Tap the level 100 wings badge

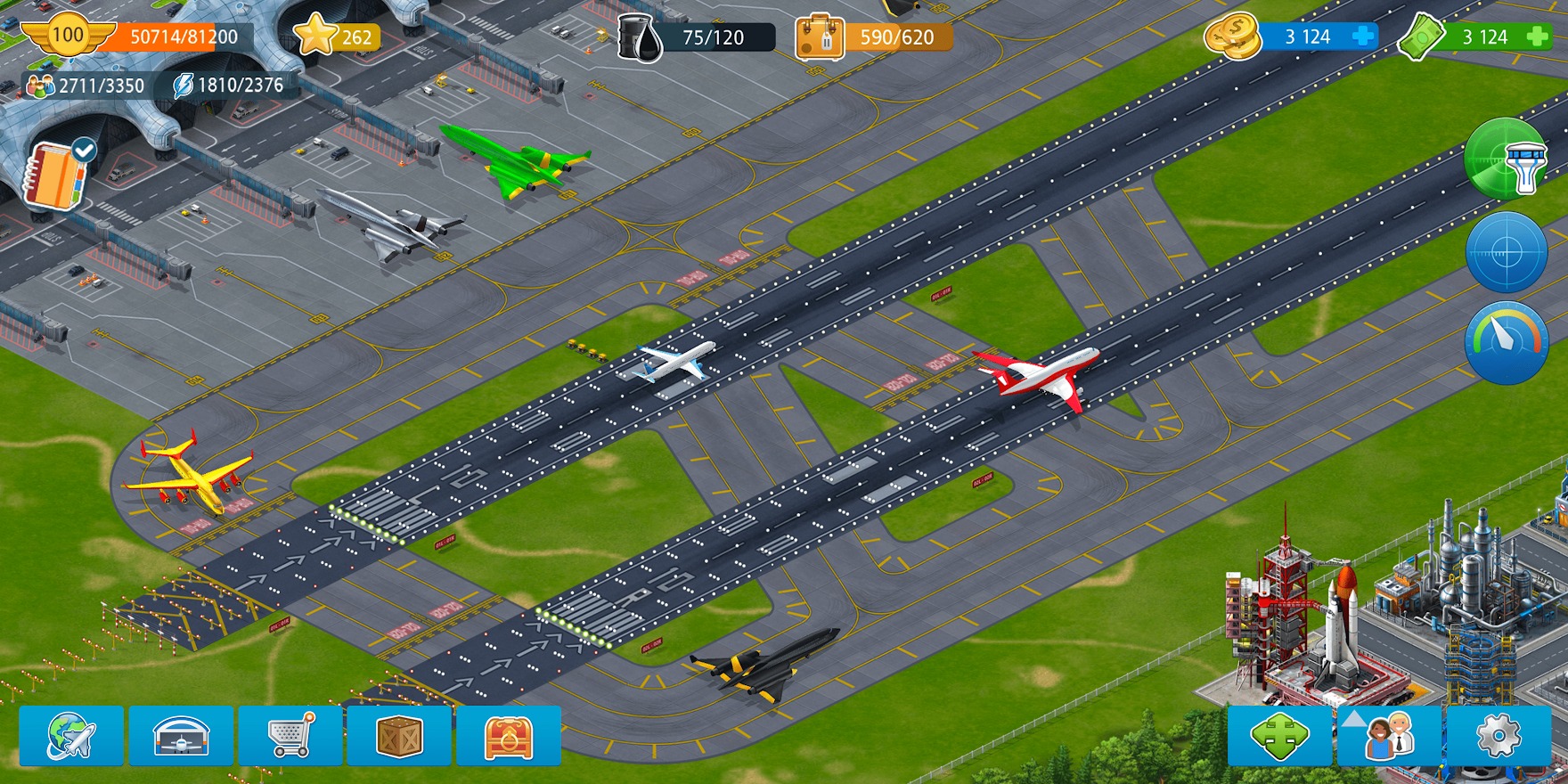tap(68, 37)
